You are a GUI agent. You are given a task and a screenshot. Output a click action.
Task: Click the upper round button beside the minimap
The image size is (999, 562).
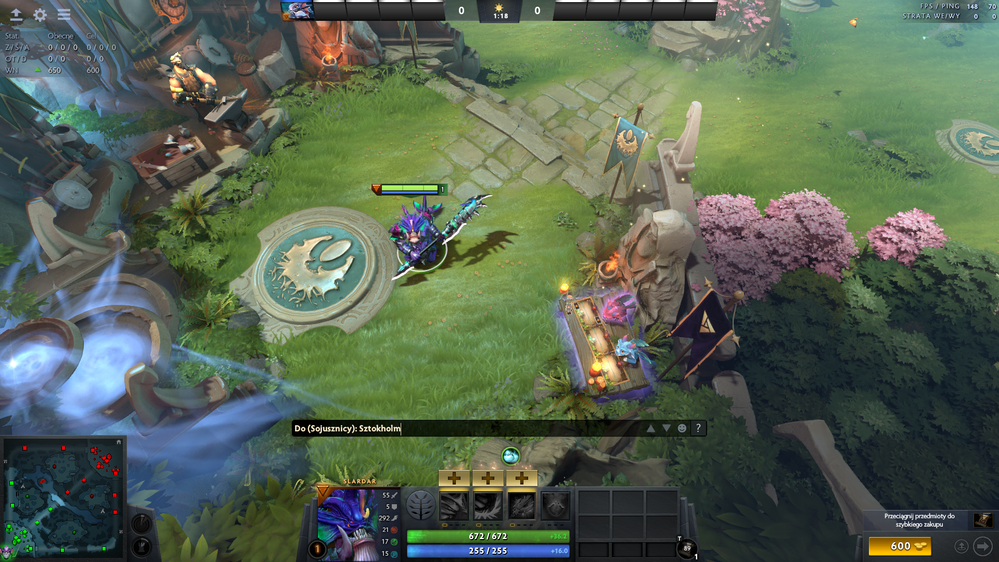click(142, 522)
